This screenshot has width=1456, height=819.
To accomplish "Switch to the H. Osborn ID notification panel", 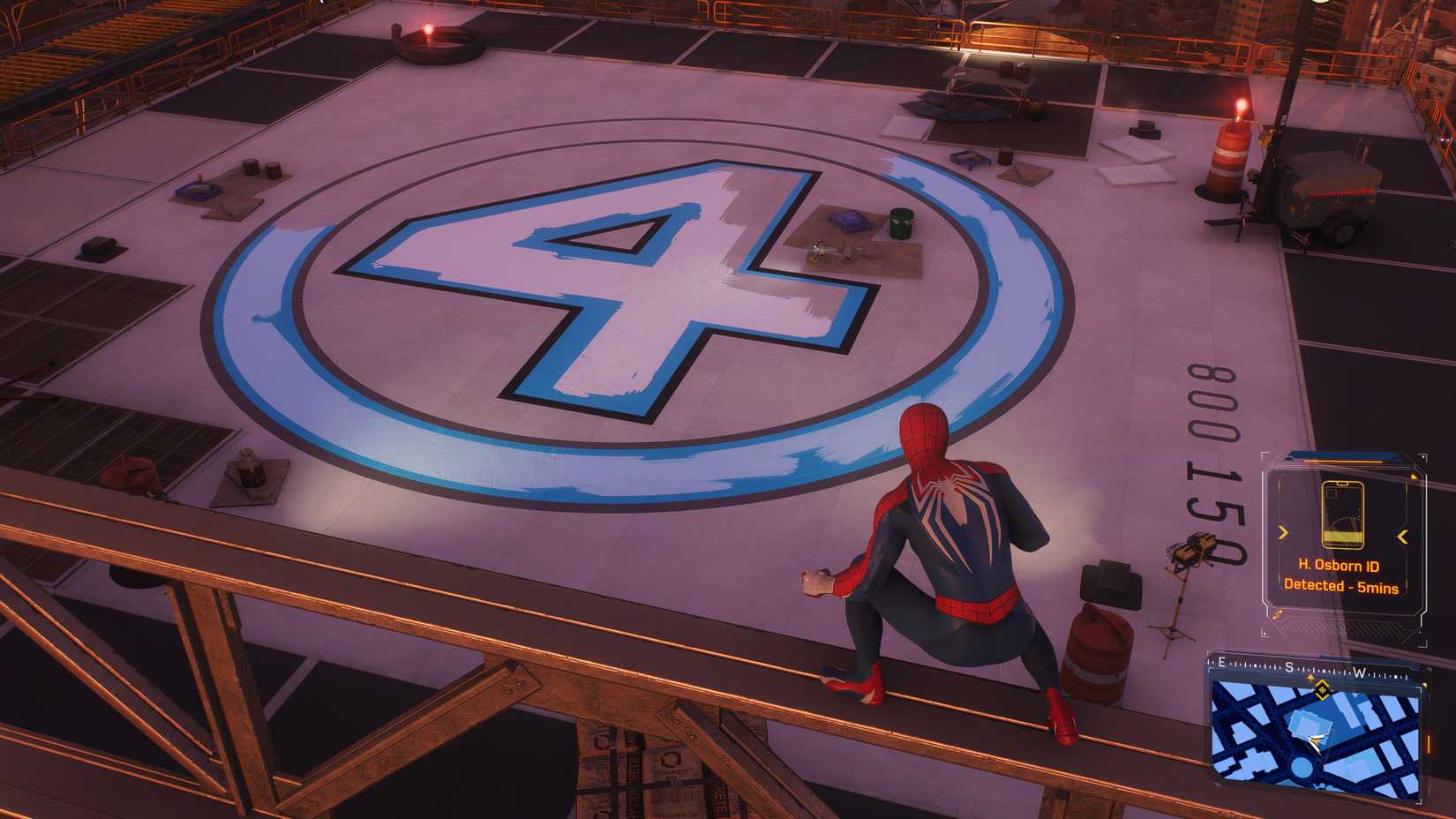I will pos(1341,530).
